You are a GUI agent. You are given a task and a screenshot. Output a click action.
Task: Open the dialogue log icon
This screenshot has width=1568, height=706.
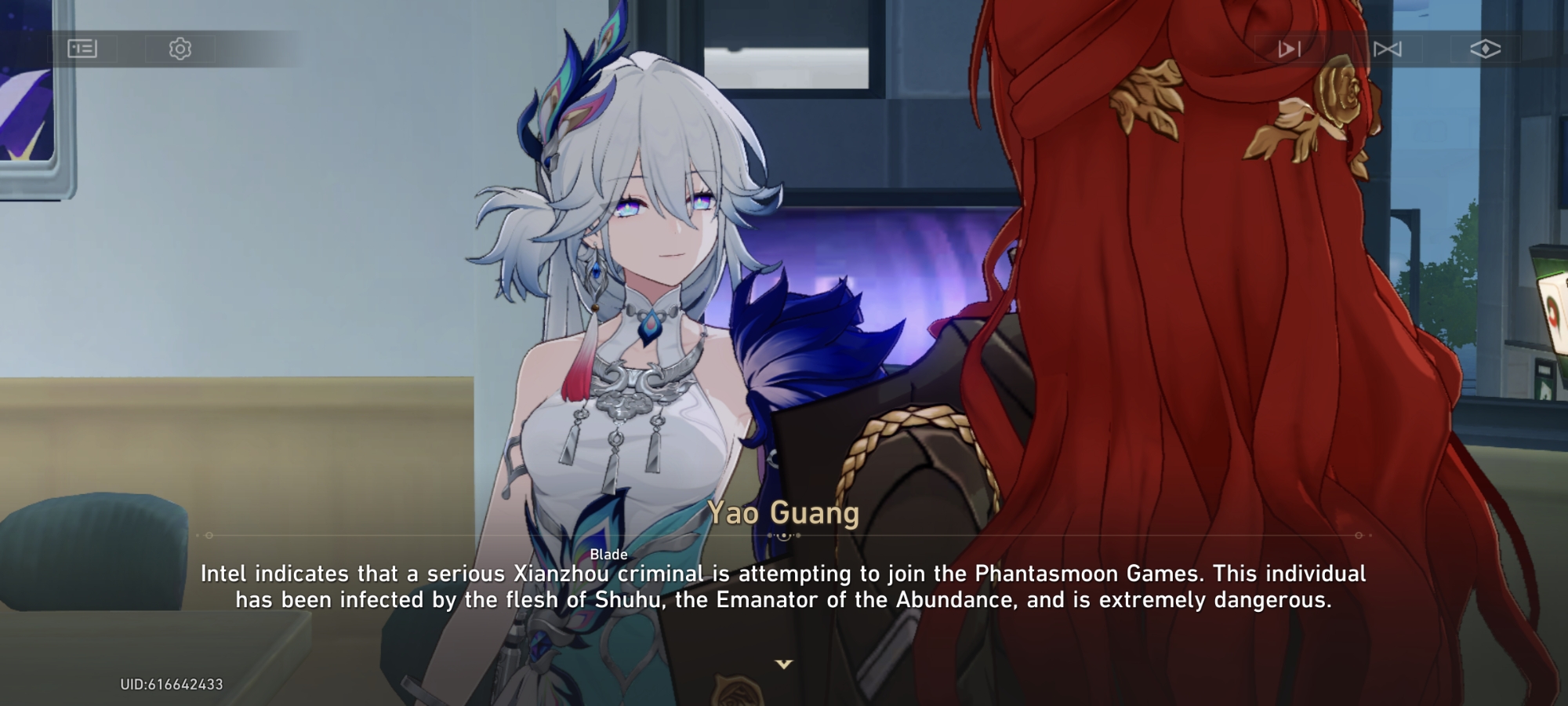click(82, 49)
